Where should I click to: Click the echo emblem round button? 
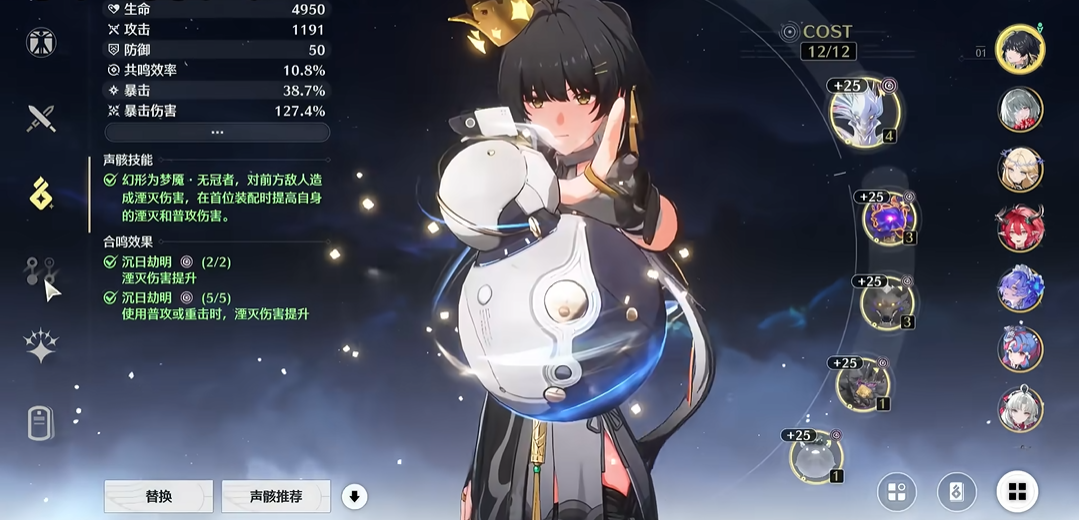[x=957, y=491]
